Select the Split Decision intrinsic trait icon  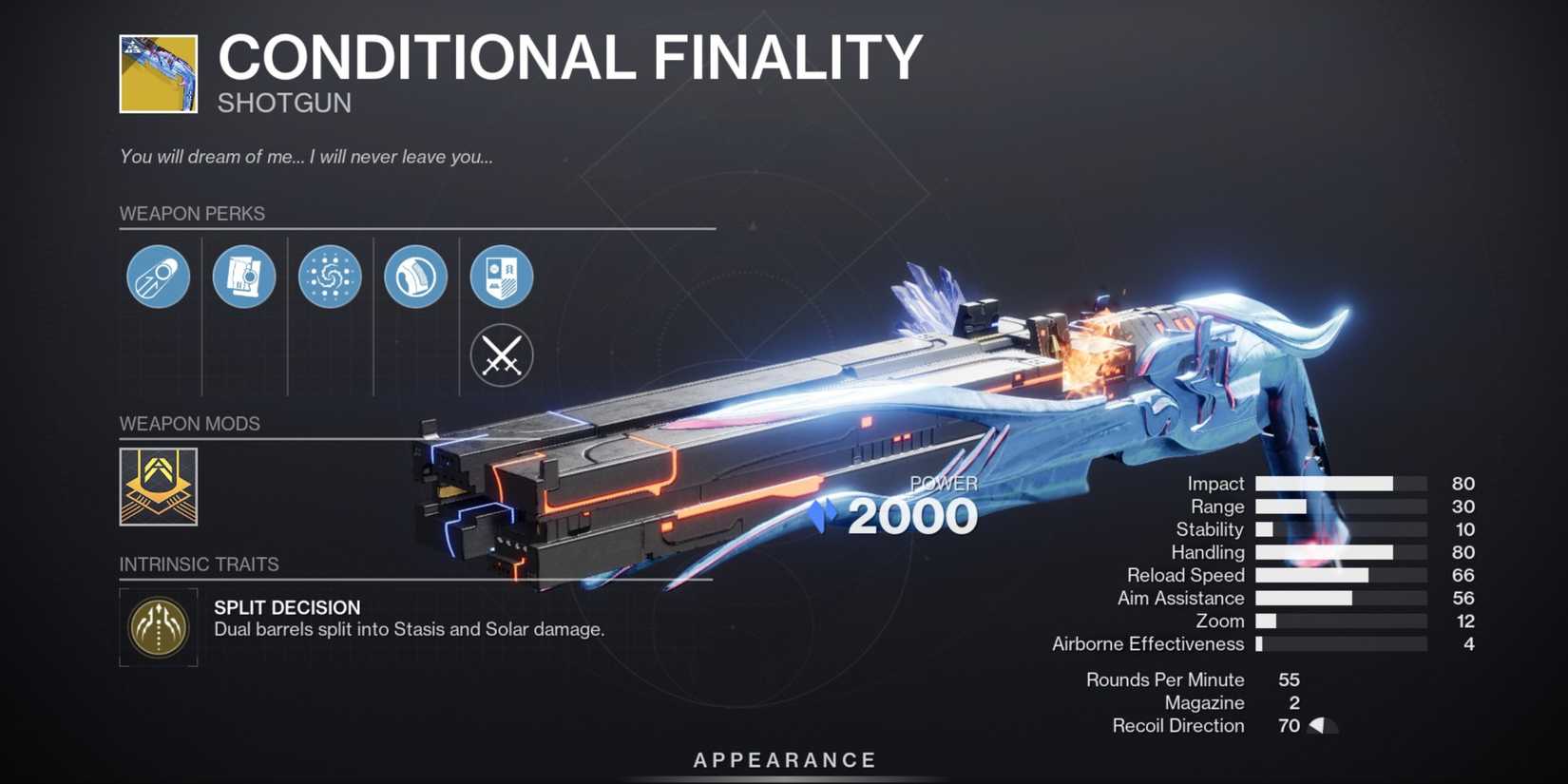(x=158, y=627)
